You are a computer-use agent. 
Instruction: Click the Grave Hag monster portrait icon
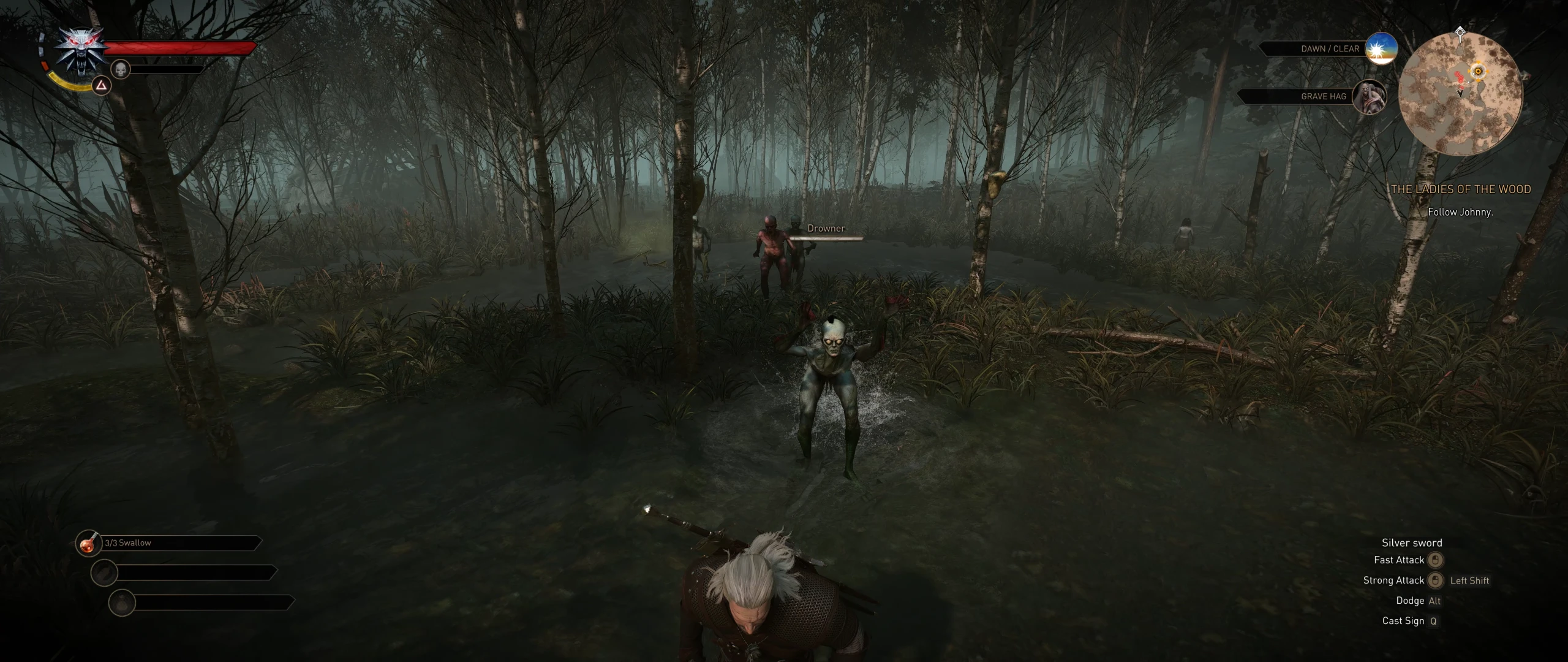click(1370, 97)
